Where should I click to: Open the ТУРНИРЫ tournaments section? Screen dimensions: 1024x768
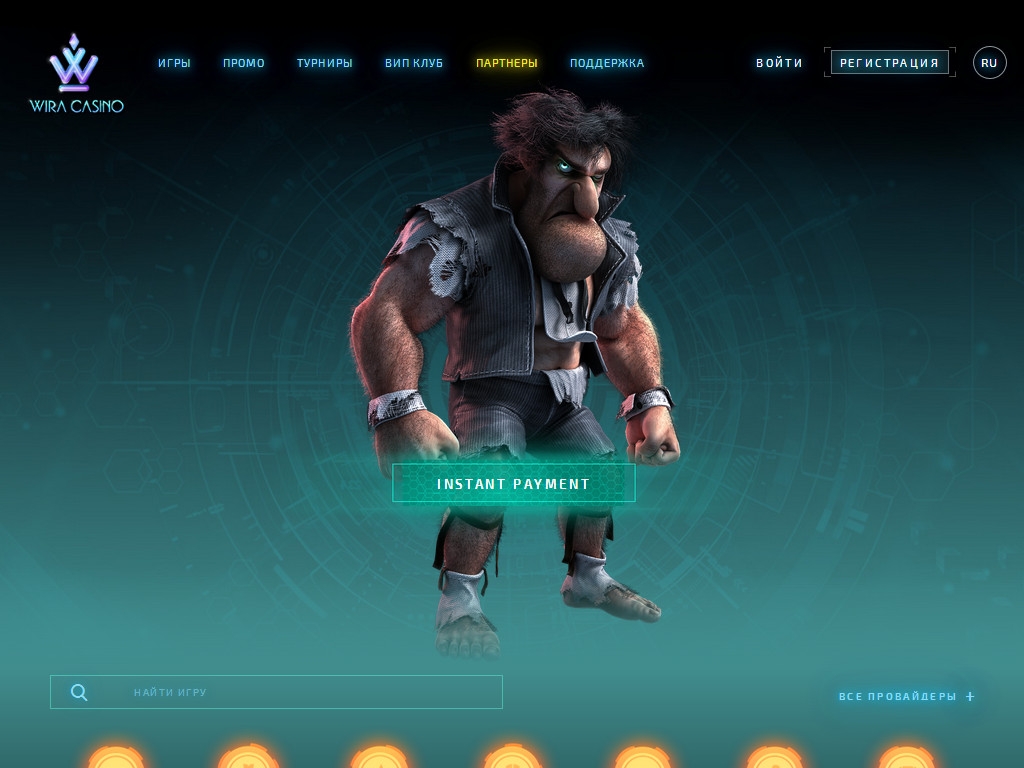324,63
